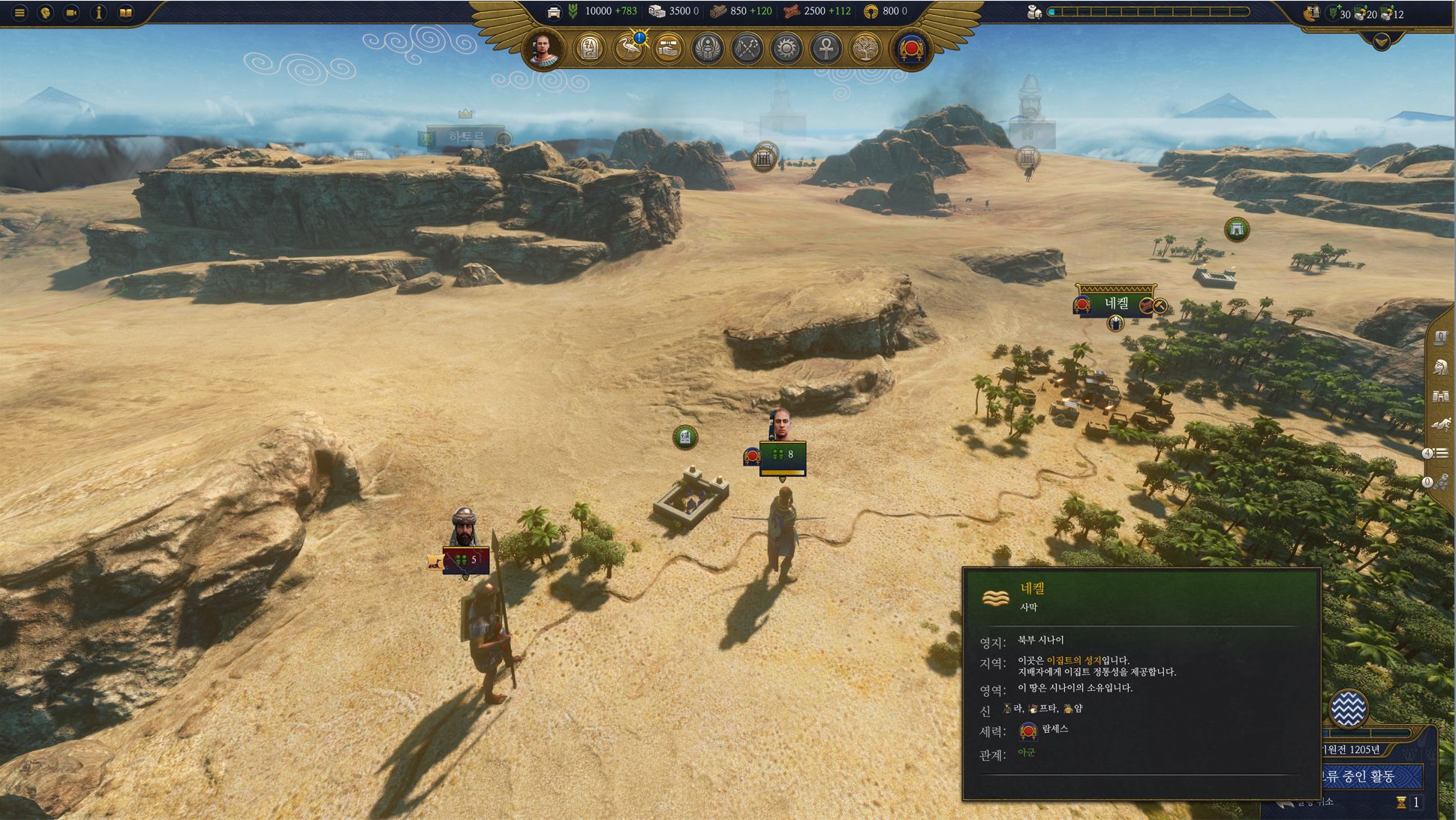Open the crook and flail panel

(747, 50)
